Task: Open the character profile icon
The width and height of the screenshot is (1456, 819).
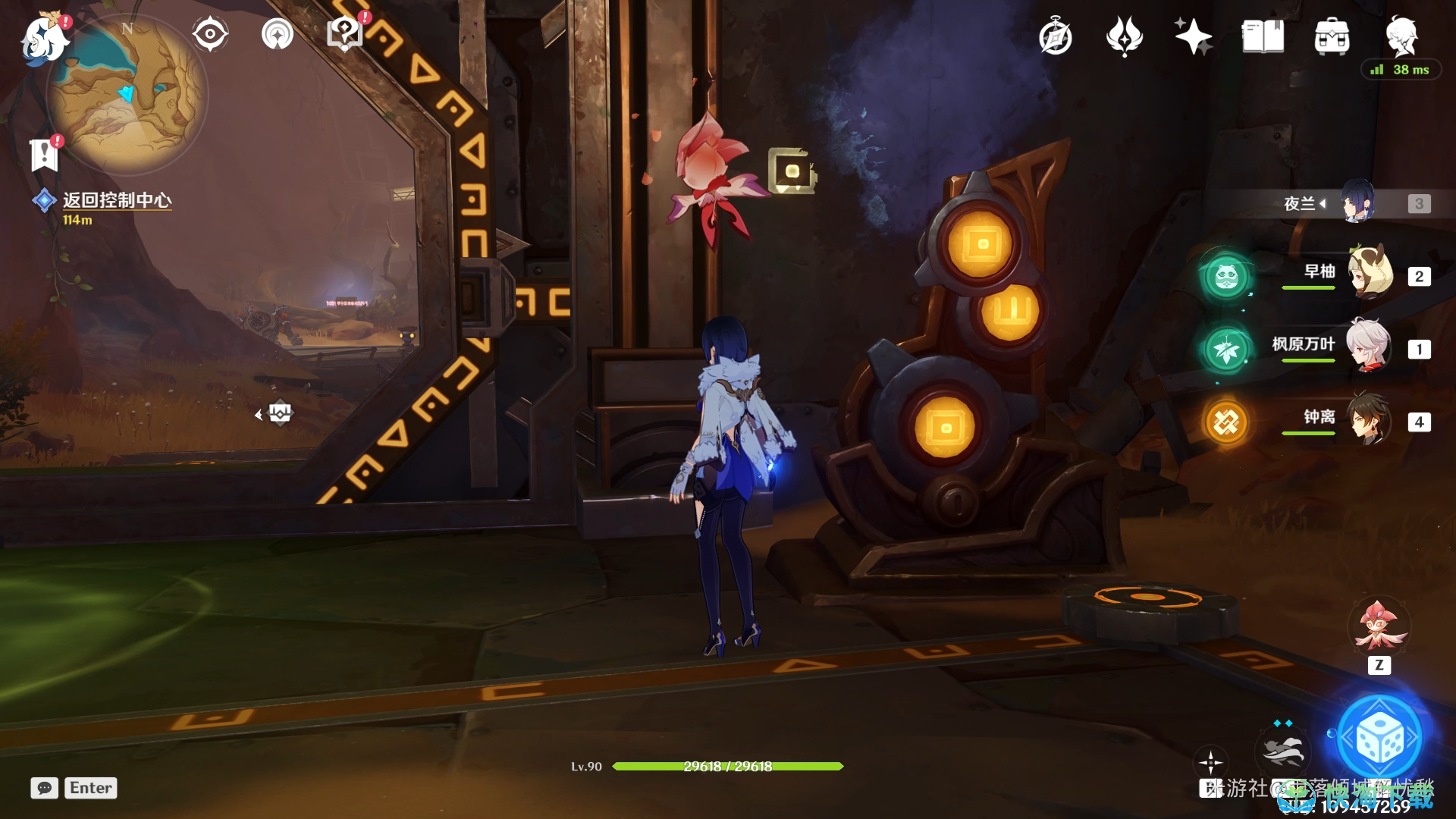Action: pos(1401,35)
